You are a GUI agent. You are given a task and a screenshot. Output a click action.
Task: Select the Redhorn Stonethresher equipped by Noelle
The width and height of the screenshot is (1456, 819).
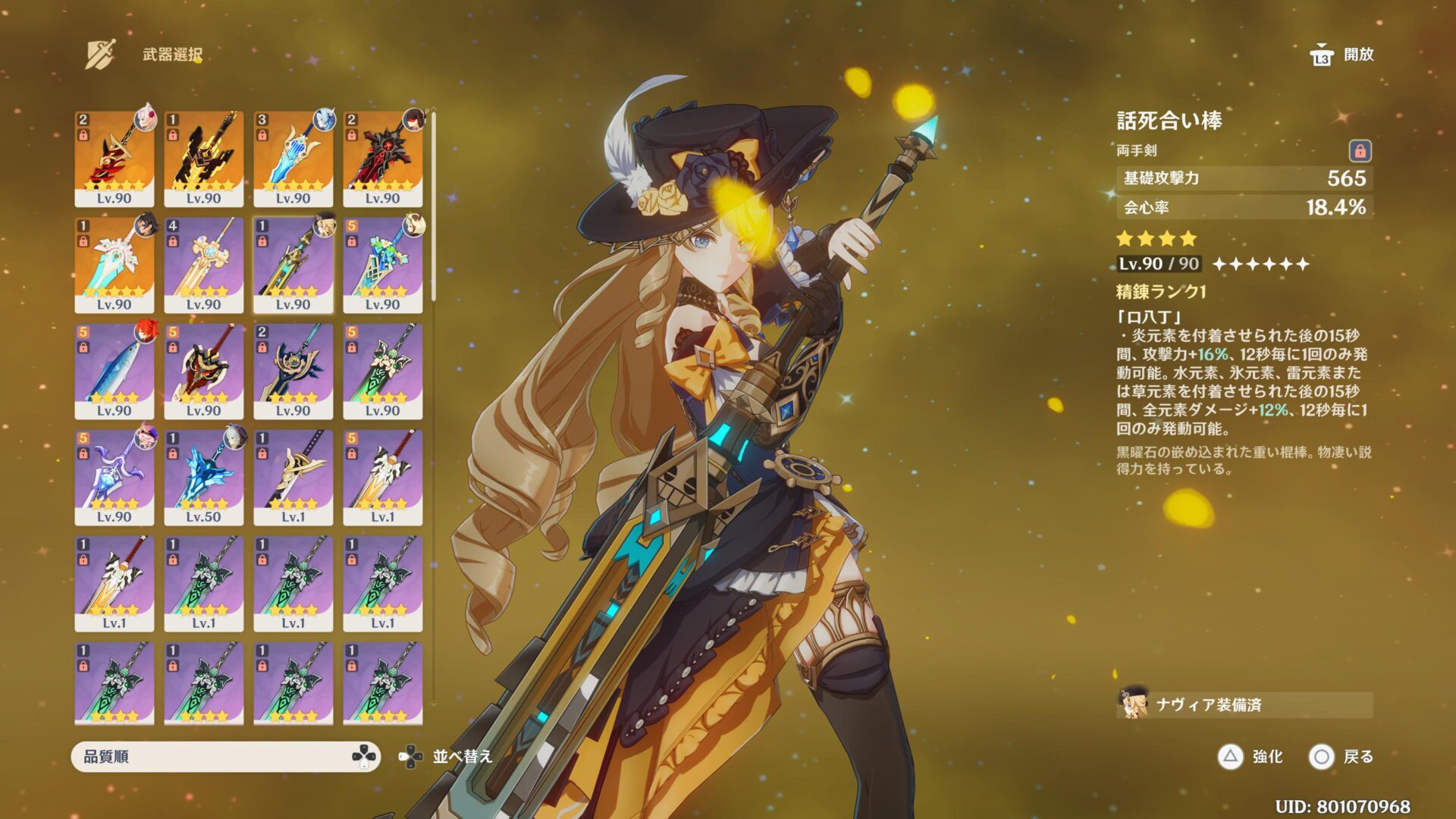coord(114,158)
